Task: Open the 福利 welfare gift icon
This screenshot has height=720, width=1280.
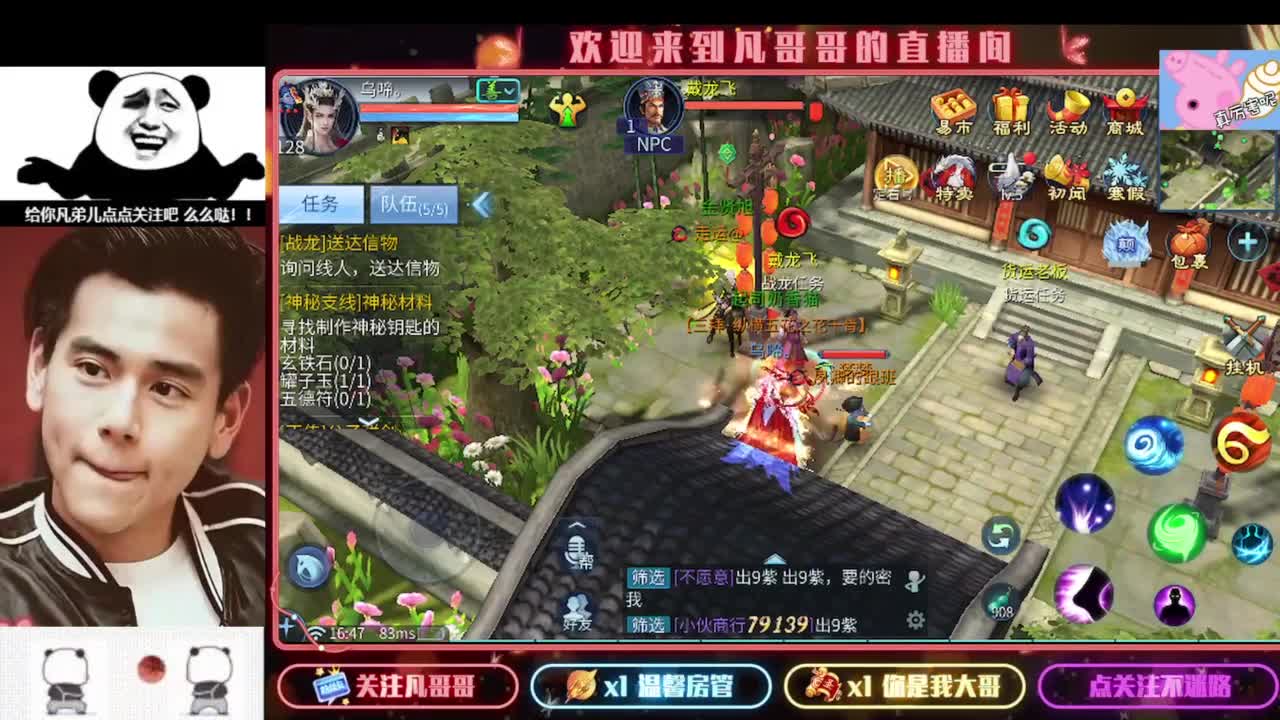Action: pyautogui.click(x=1009, y=106)
